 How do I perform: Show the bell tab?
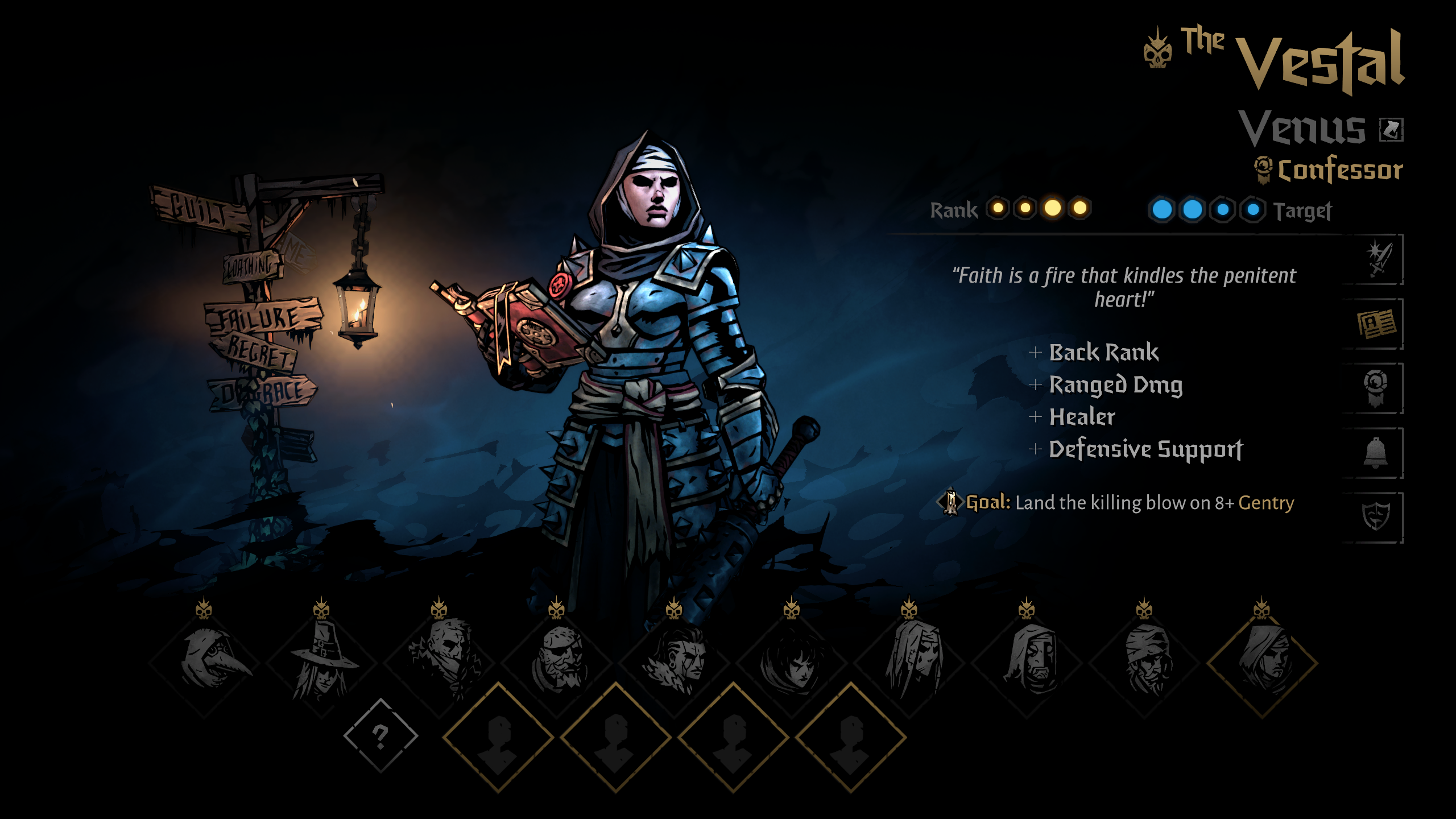pos(1376,453)
